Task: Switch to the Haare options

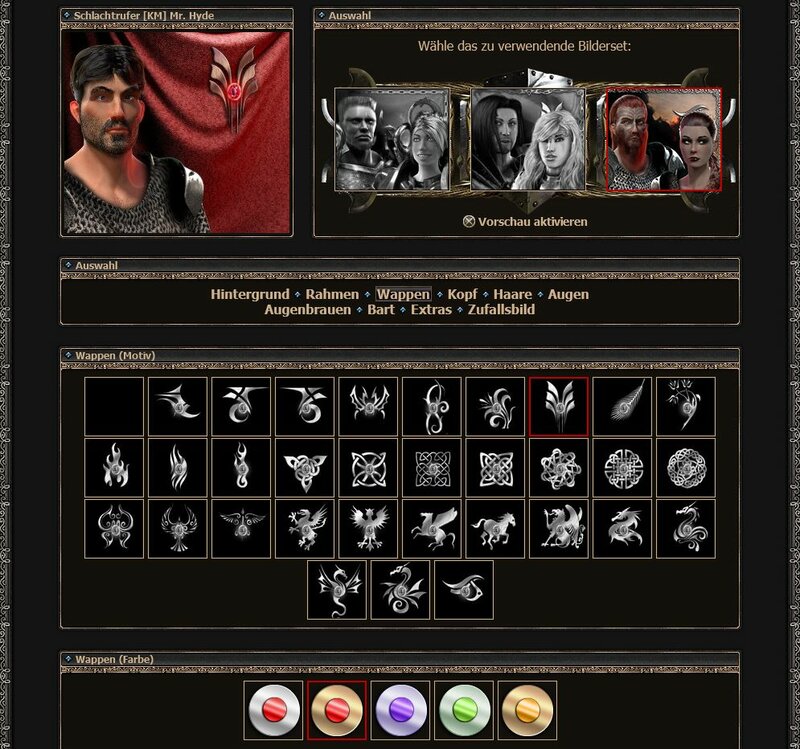Action: 512,294
